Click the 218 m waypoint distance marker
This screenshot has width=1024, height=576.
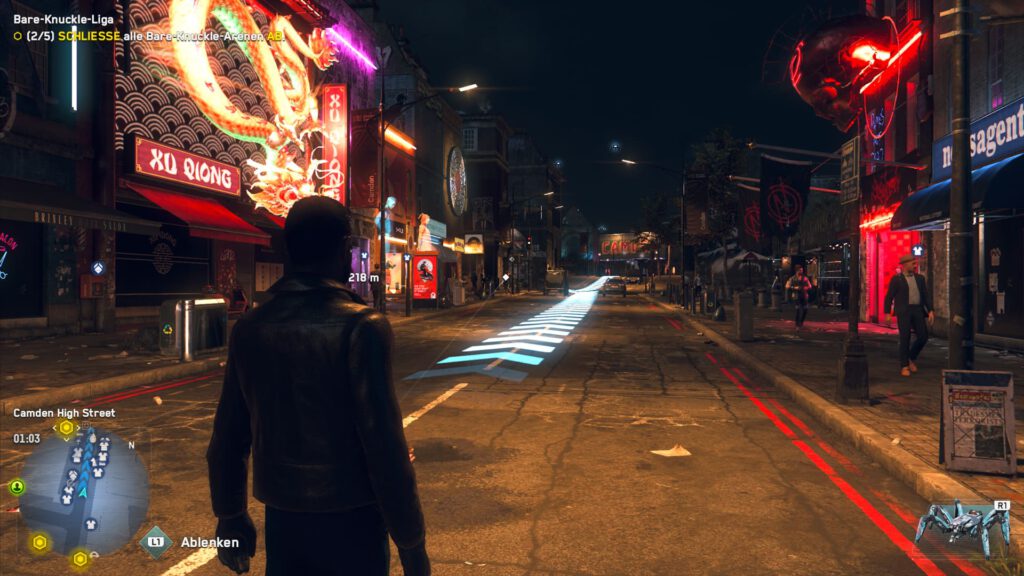coord(362,277)
